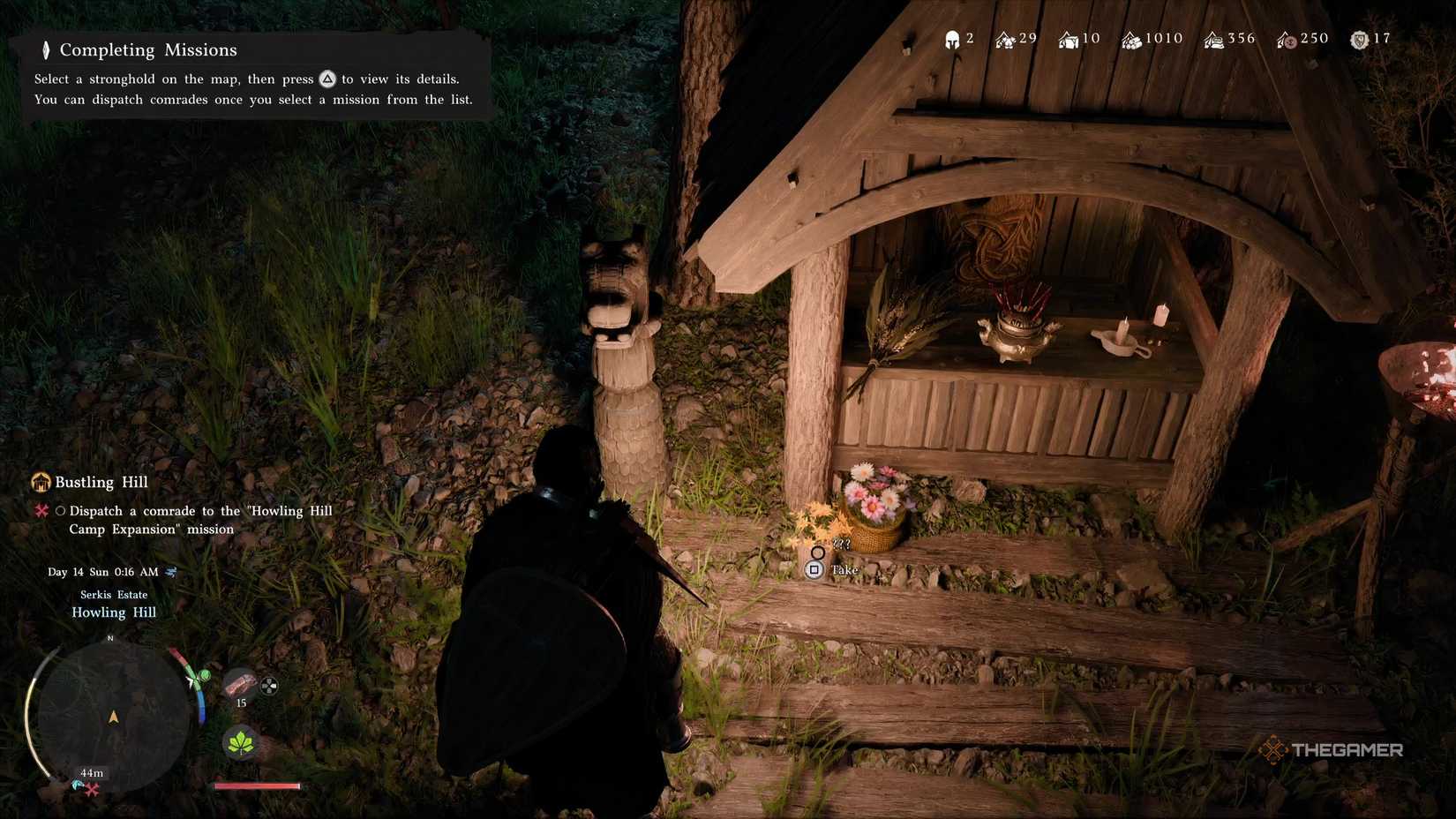Image resolution: width=1456 pixels, height=819 pixels.
Task: Click the Howling Hill location name
Action: coord(113,612)
